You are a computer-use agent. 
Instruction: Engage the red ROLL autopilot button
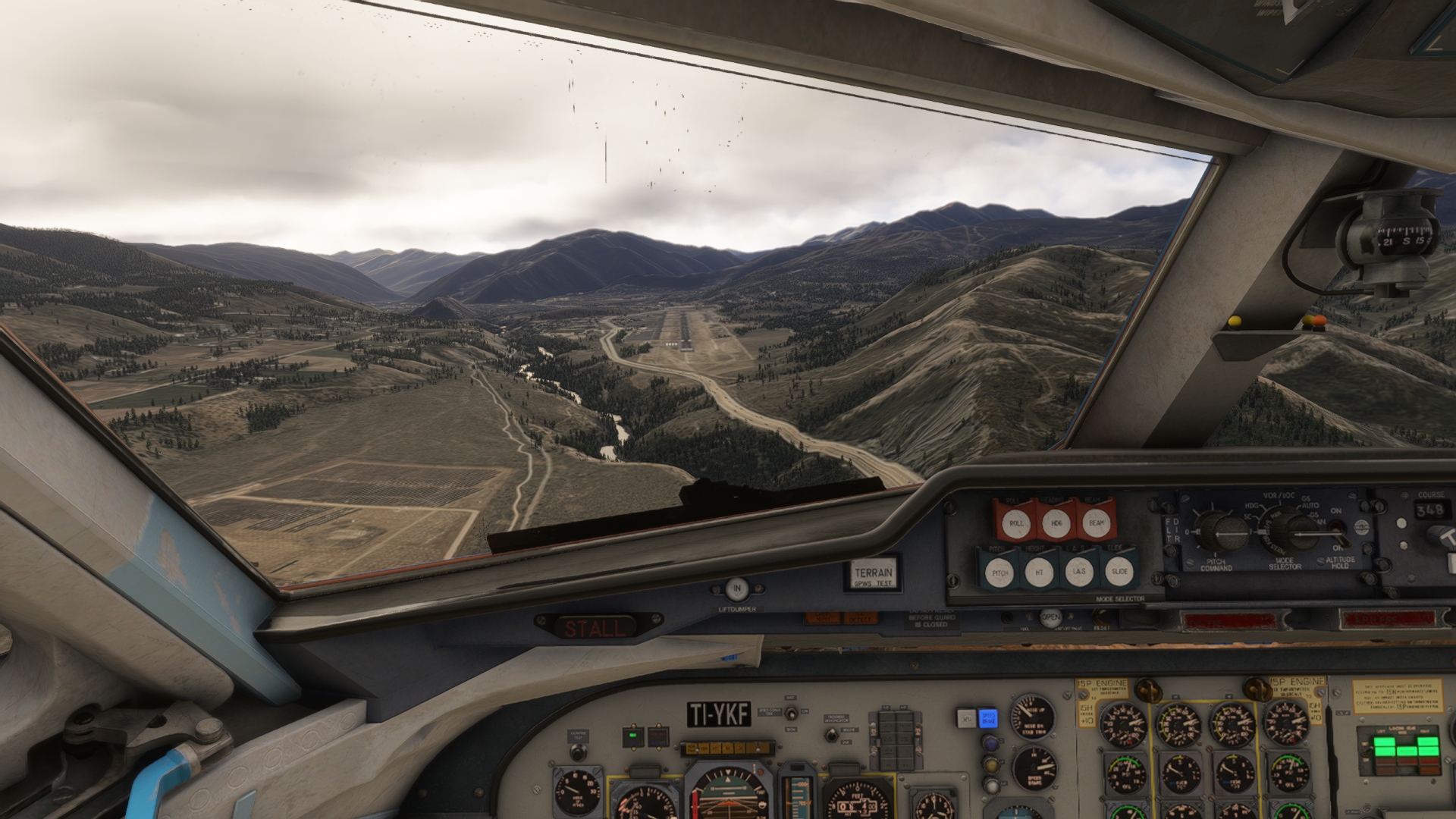click(1016, 522)
